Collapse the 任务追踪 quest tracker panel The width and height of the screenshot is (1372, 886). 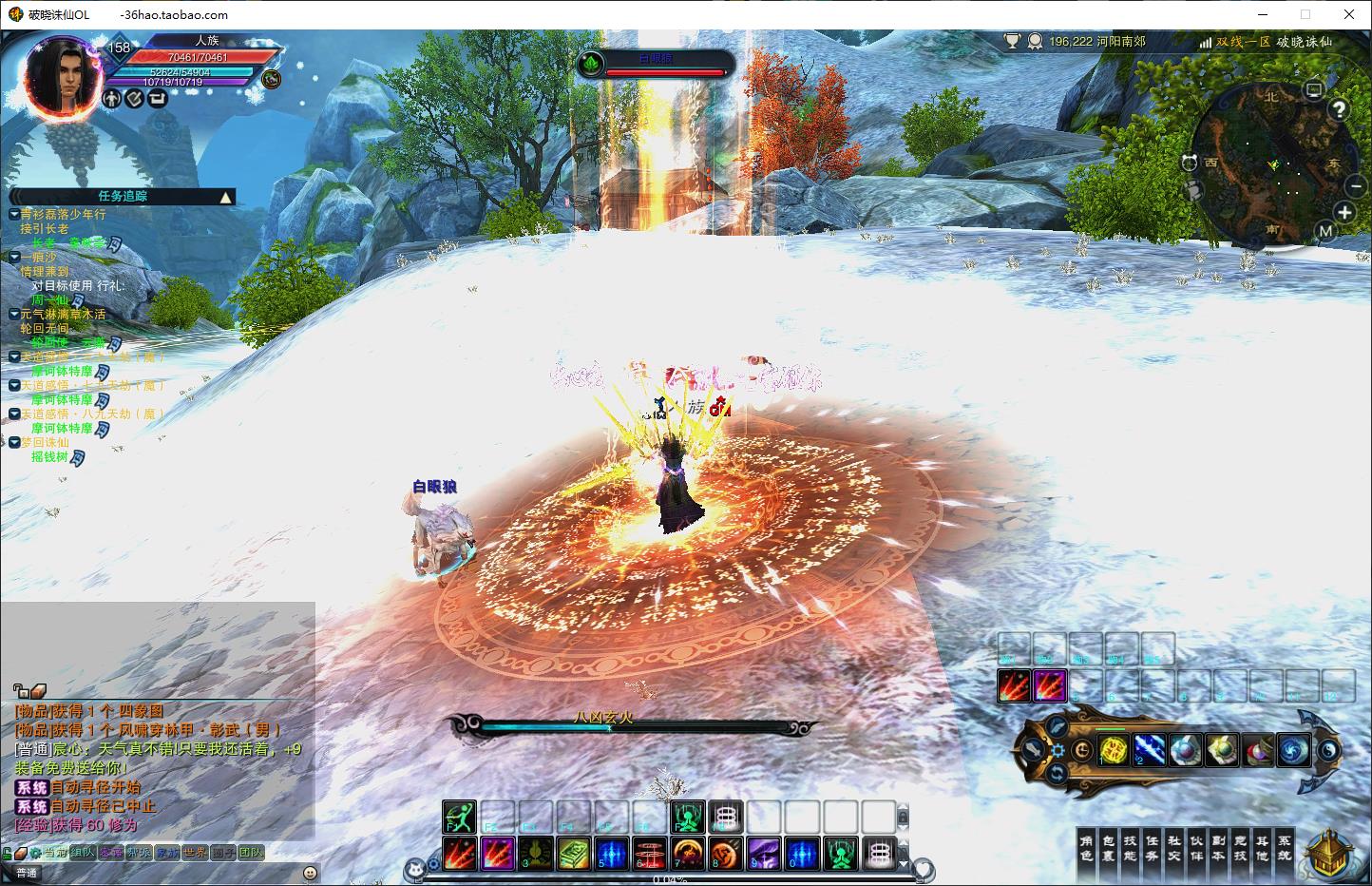[x=225, y=197]
